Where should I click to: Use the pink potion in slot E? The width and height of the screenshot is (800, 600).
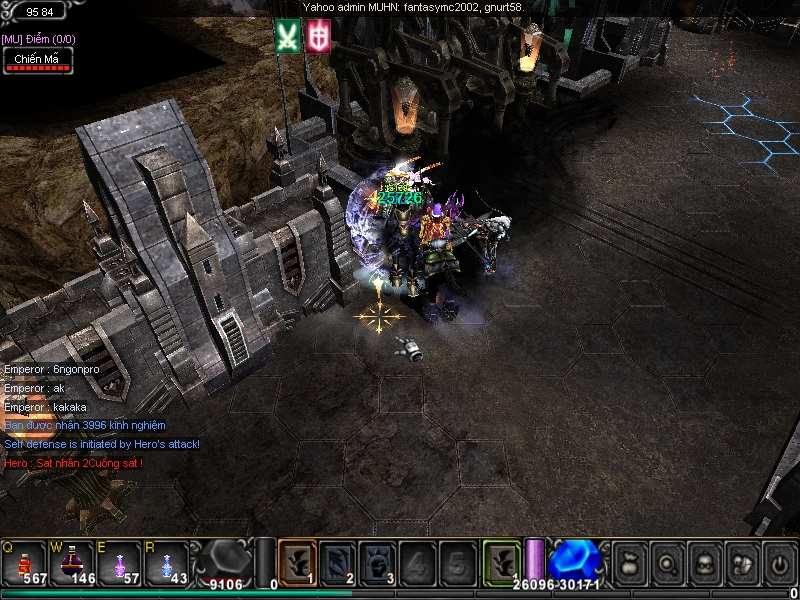point(119,560)
